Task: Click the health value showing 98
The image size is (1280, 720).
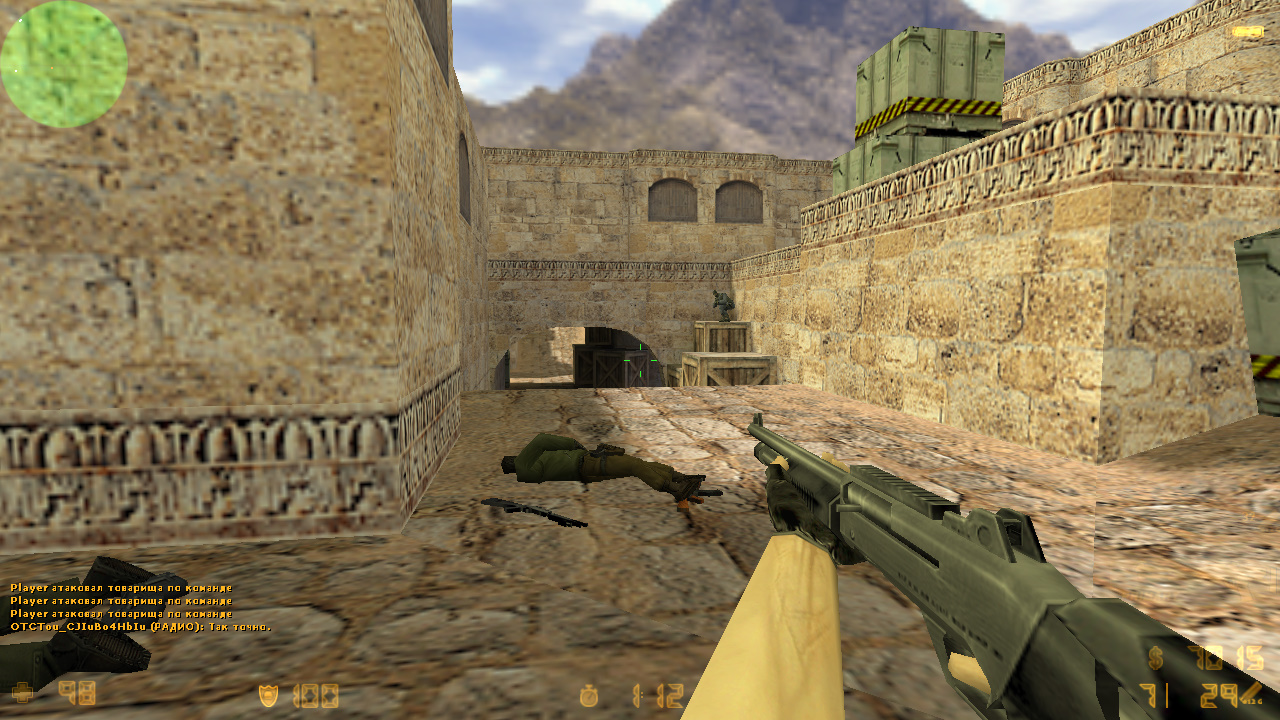Action: [78, 691]
